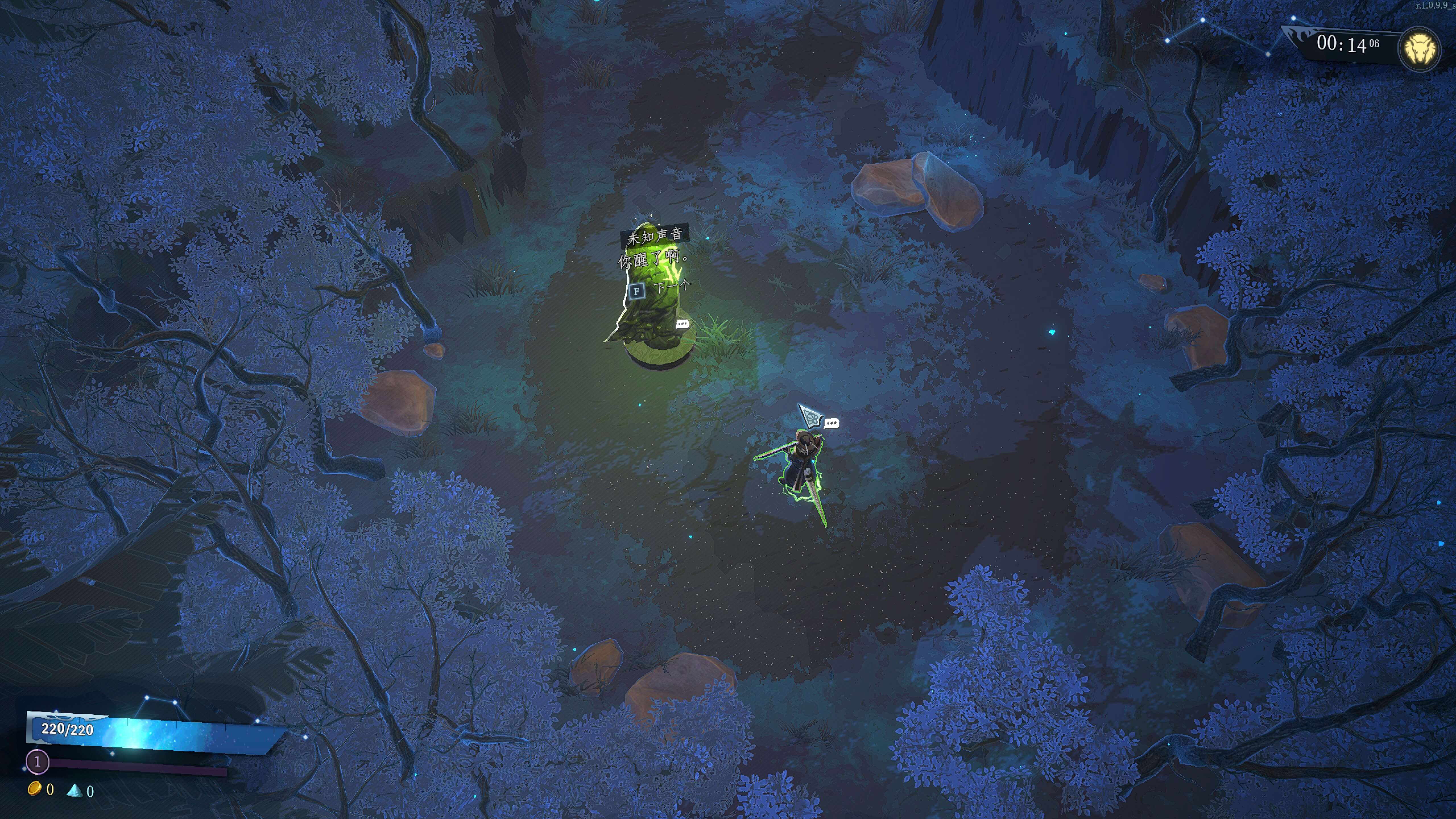Select the speech bubble beside the green statue
The image size is (1456, 819).
682,324
